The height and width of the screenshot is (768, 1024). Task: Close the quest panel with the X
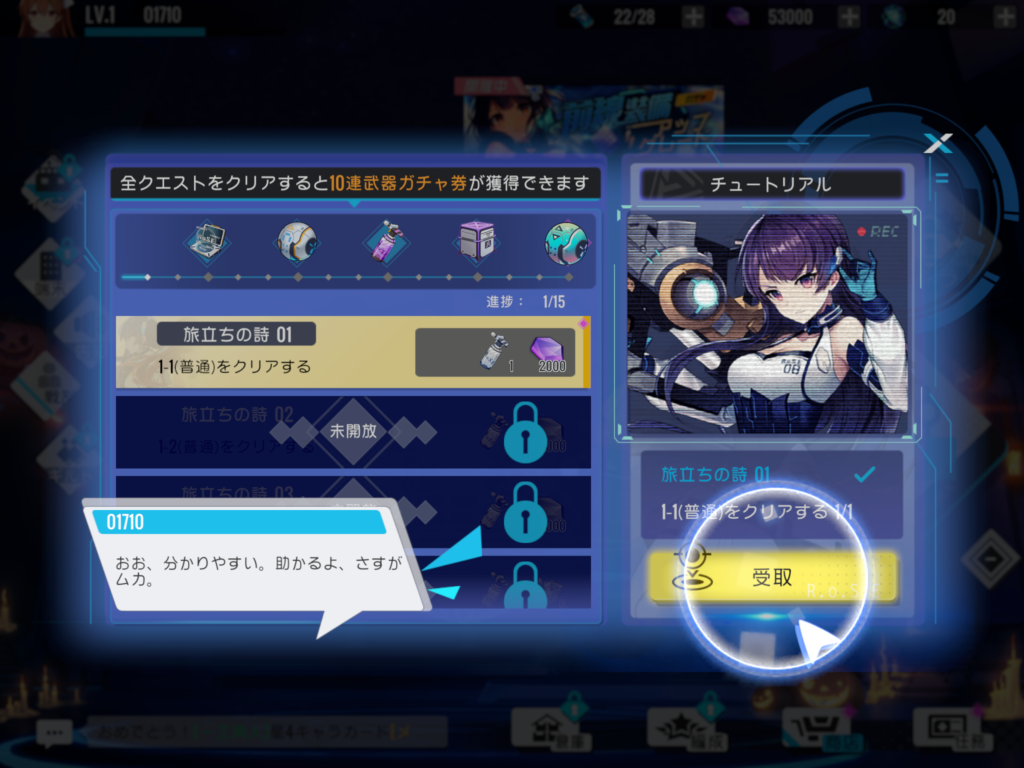click(x=937, y=144)
